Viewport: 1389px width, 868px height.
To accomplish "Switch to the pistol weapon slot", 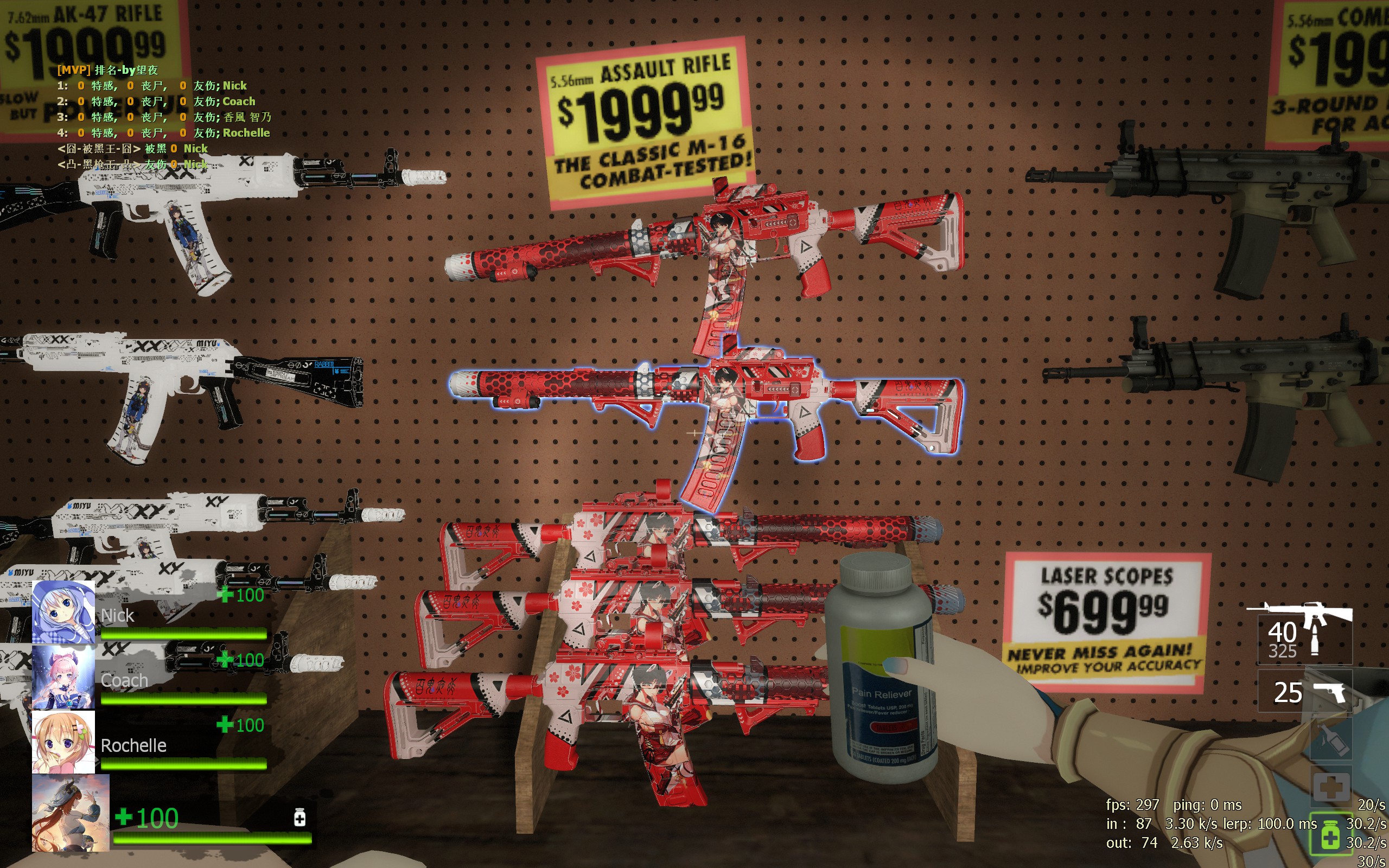I will (x=1304, y=692).
